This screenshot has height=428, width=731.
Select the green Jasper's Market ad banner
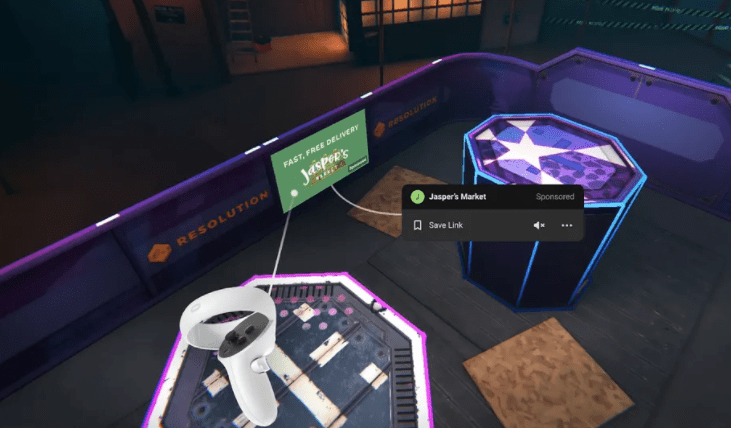tap(320, 162)
